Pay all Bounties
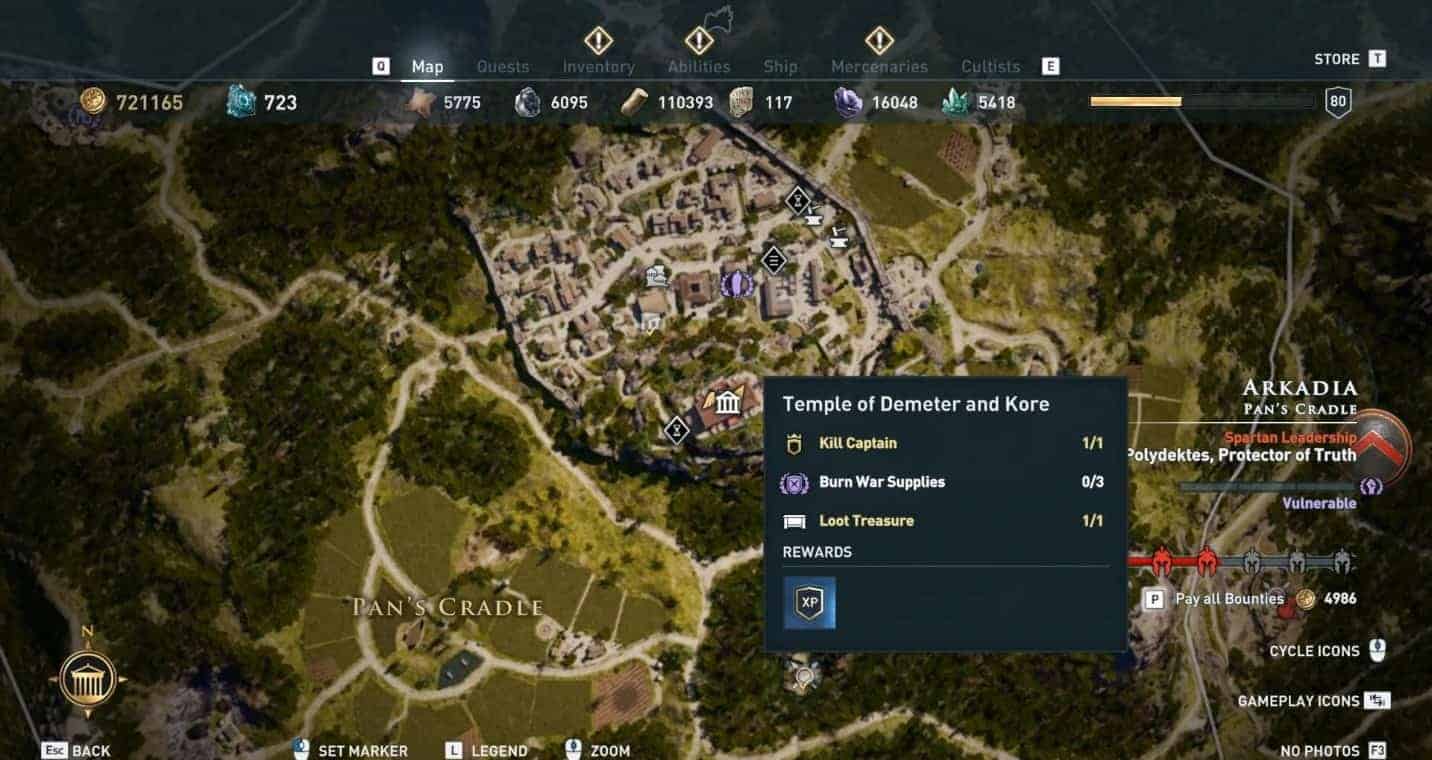 click(x=1229, y=599)
